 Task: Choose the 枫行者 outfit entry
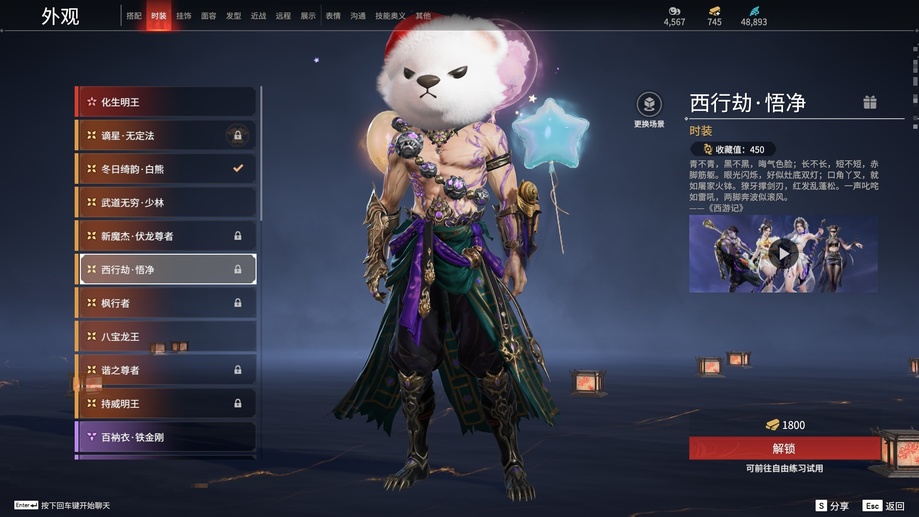pos(166,303)
